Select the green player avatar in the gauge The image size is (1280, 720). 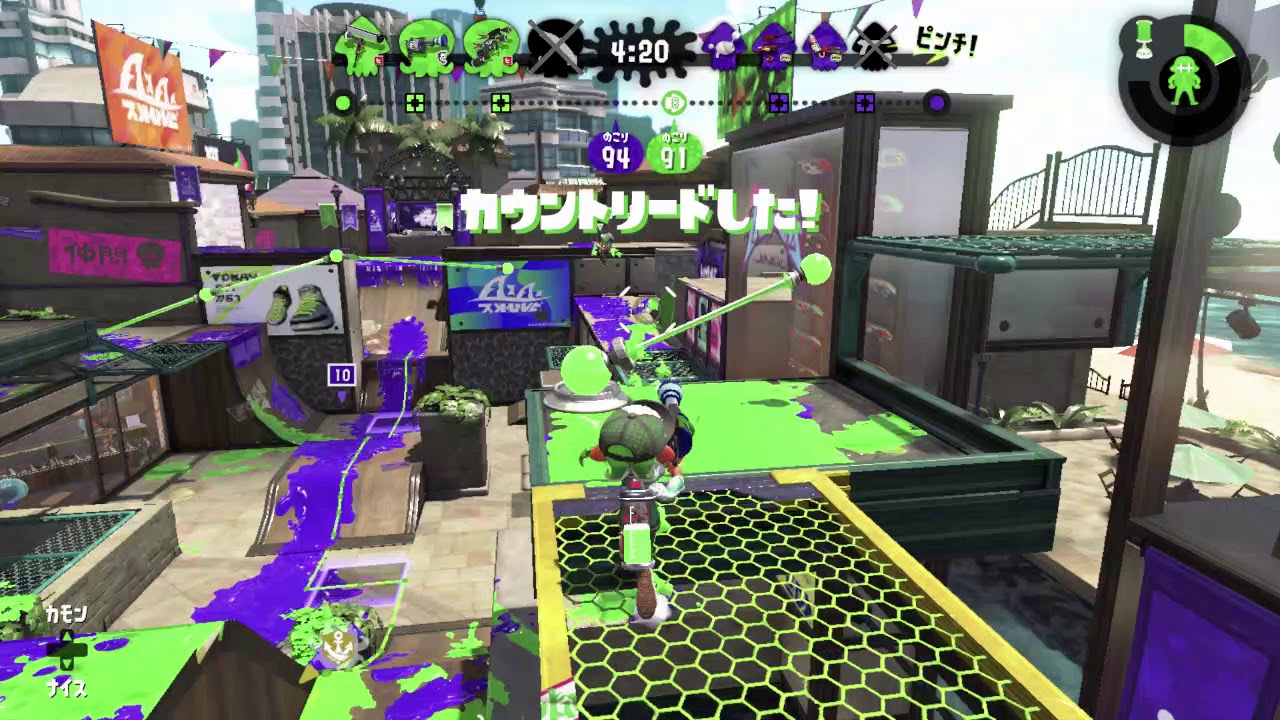(x=1184, y=80)
